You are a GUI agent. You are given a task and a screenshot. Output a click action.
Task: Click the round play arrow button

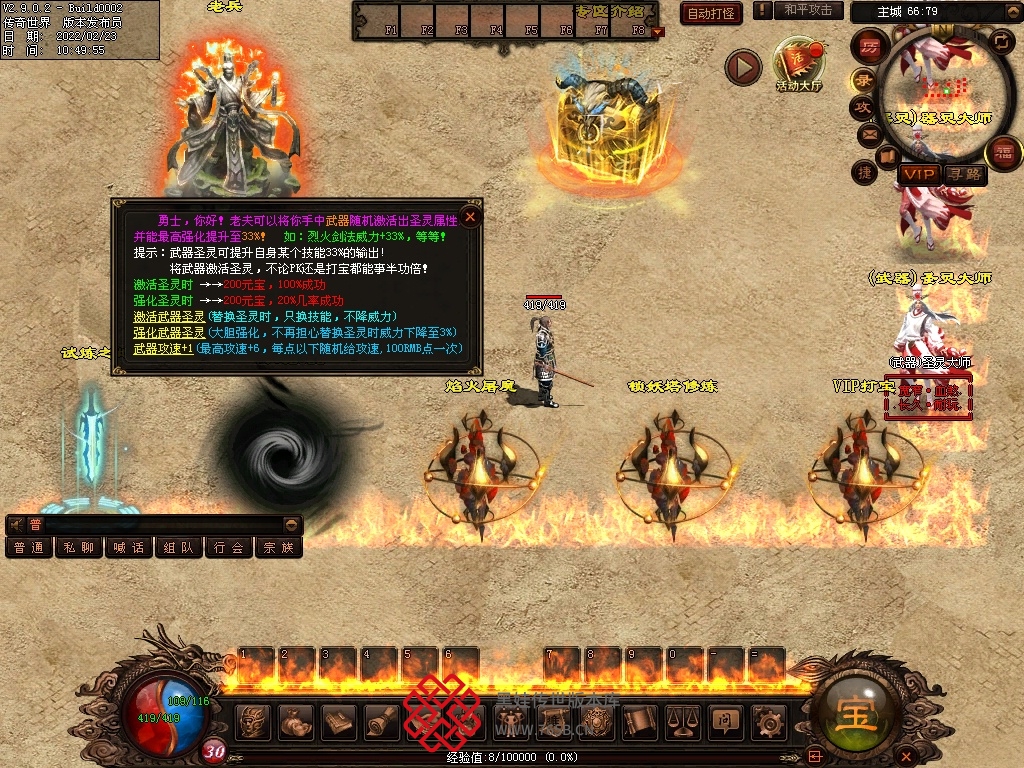[743, 67]
